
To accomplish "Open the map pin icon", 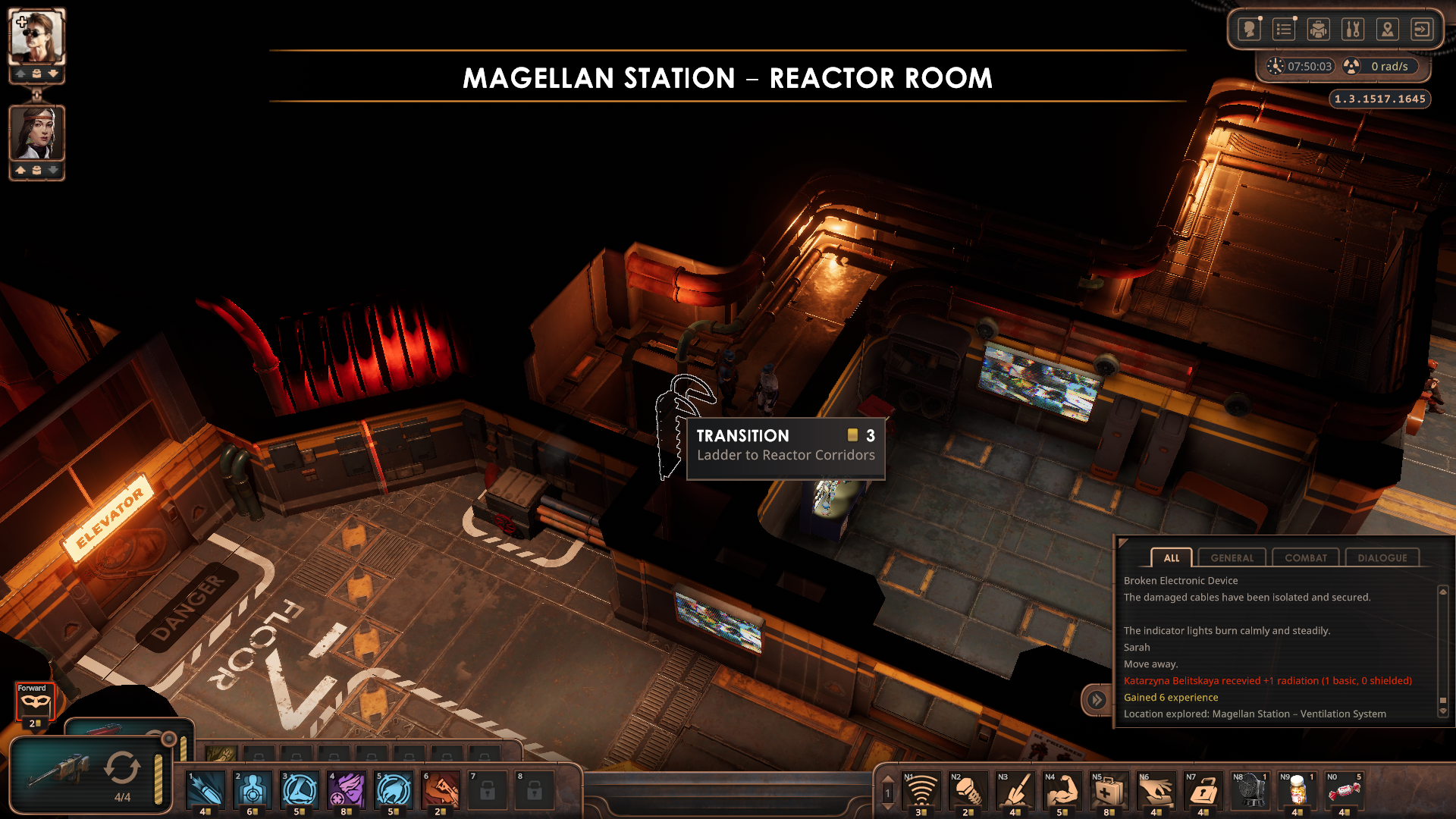I will [1387, 30].
